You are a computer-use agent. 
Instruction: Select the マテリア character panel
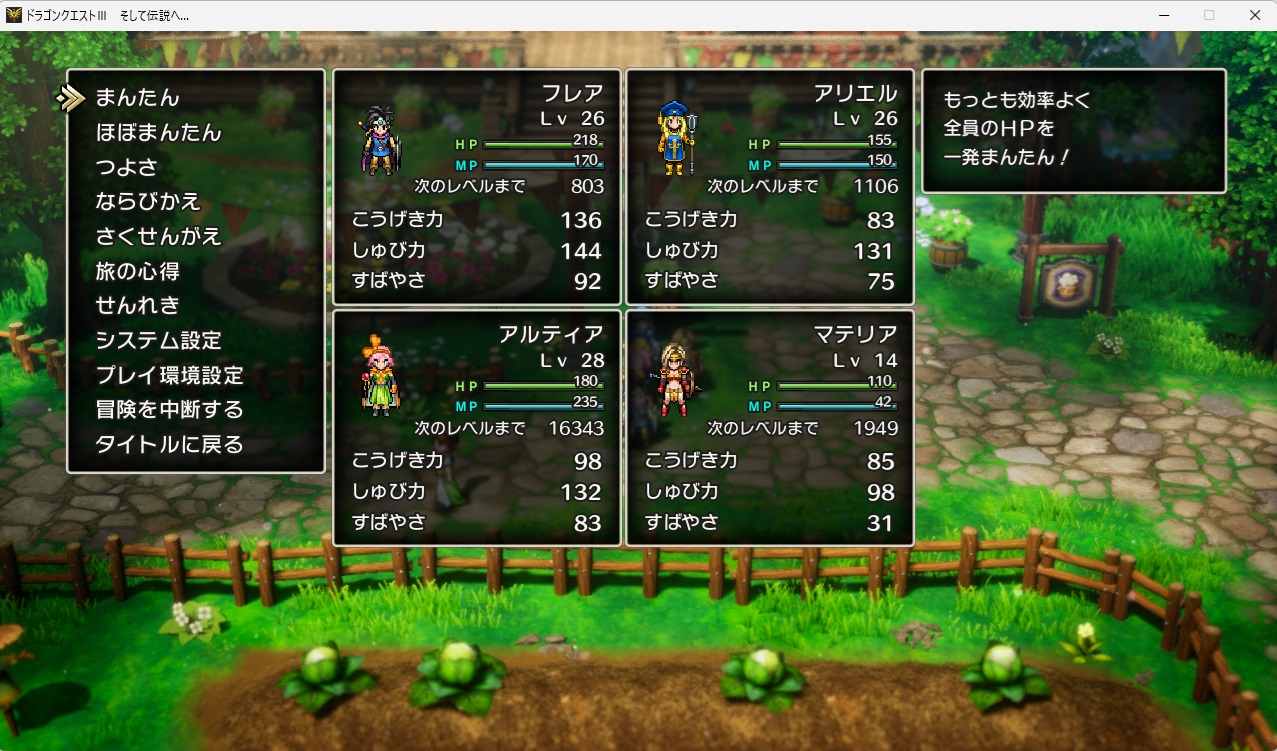coord(770,428)
